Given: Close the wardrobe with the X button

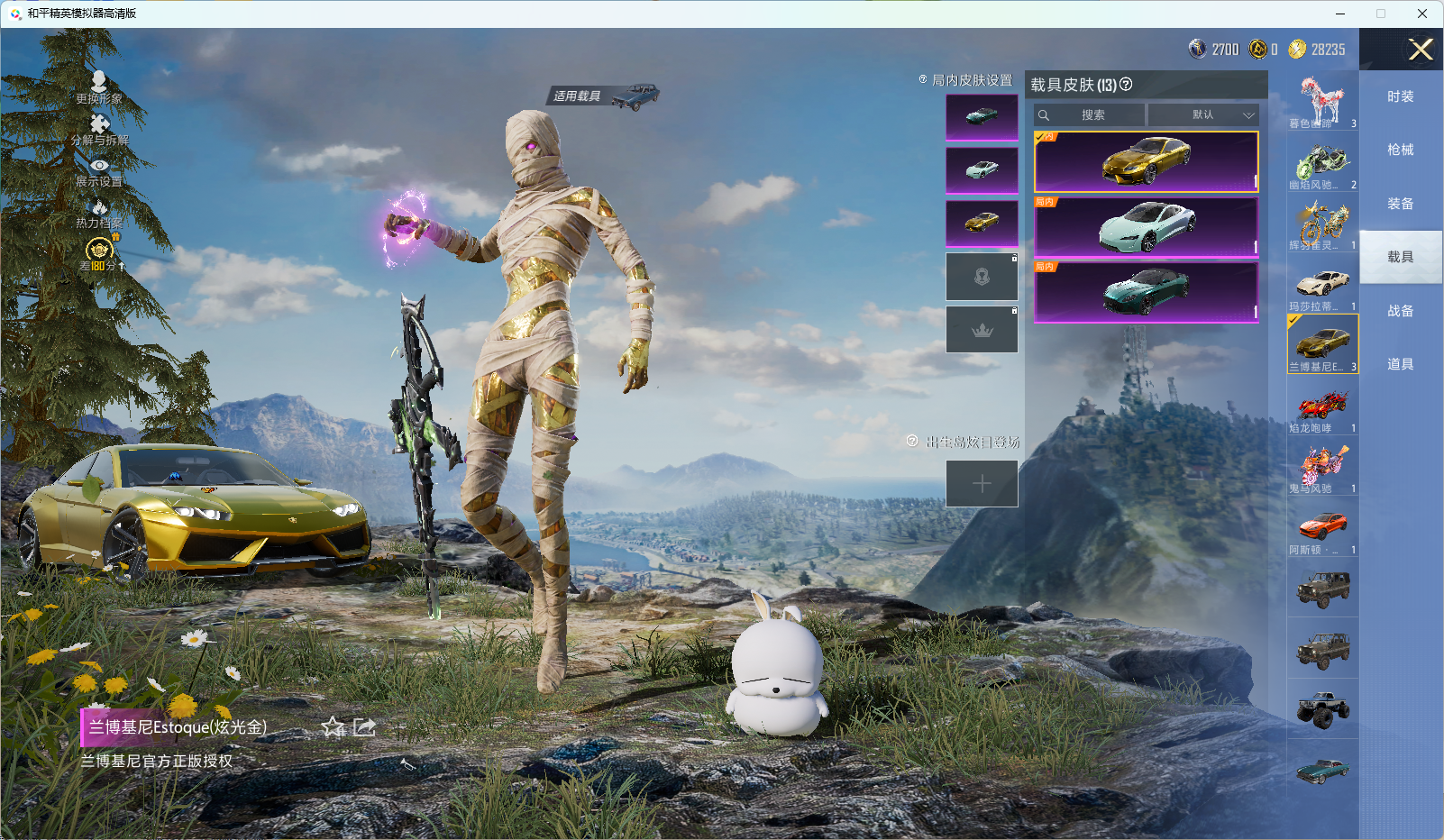Looking at the screenshot, I should (x=1421, y=50).
